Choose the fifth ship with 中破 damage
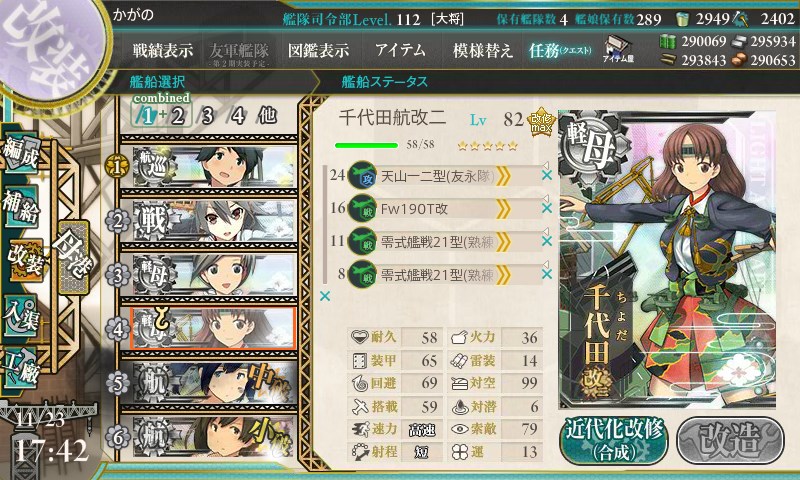Viewport: 800px width, 480px height. [212, 382]
